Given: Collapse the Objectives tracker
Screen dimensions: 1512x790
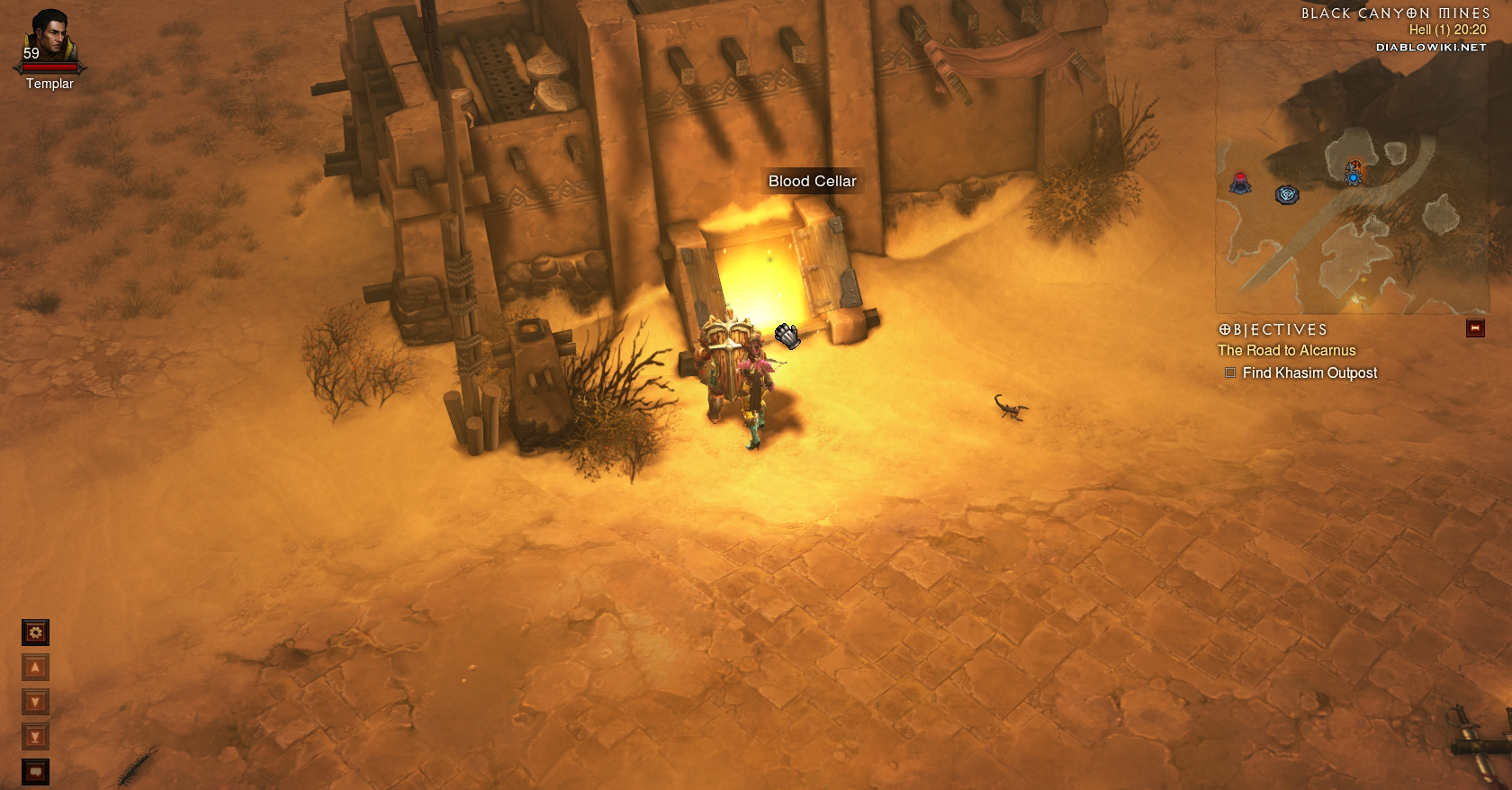Looking at the screenshot, I should [x=1475, y=328].
